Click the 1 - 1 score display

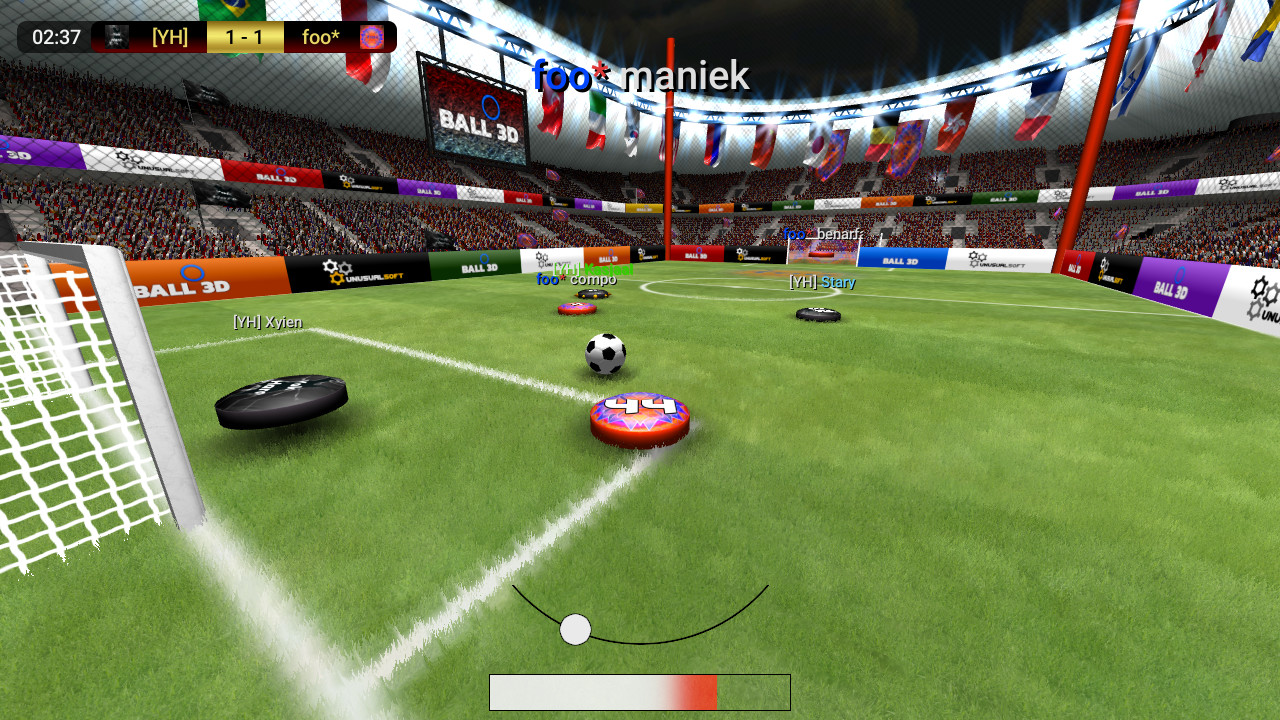[244, 37]
